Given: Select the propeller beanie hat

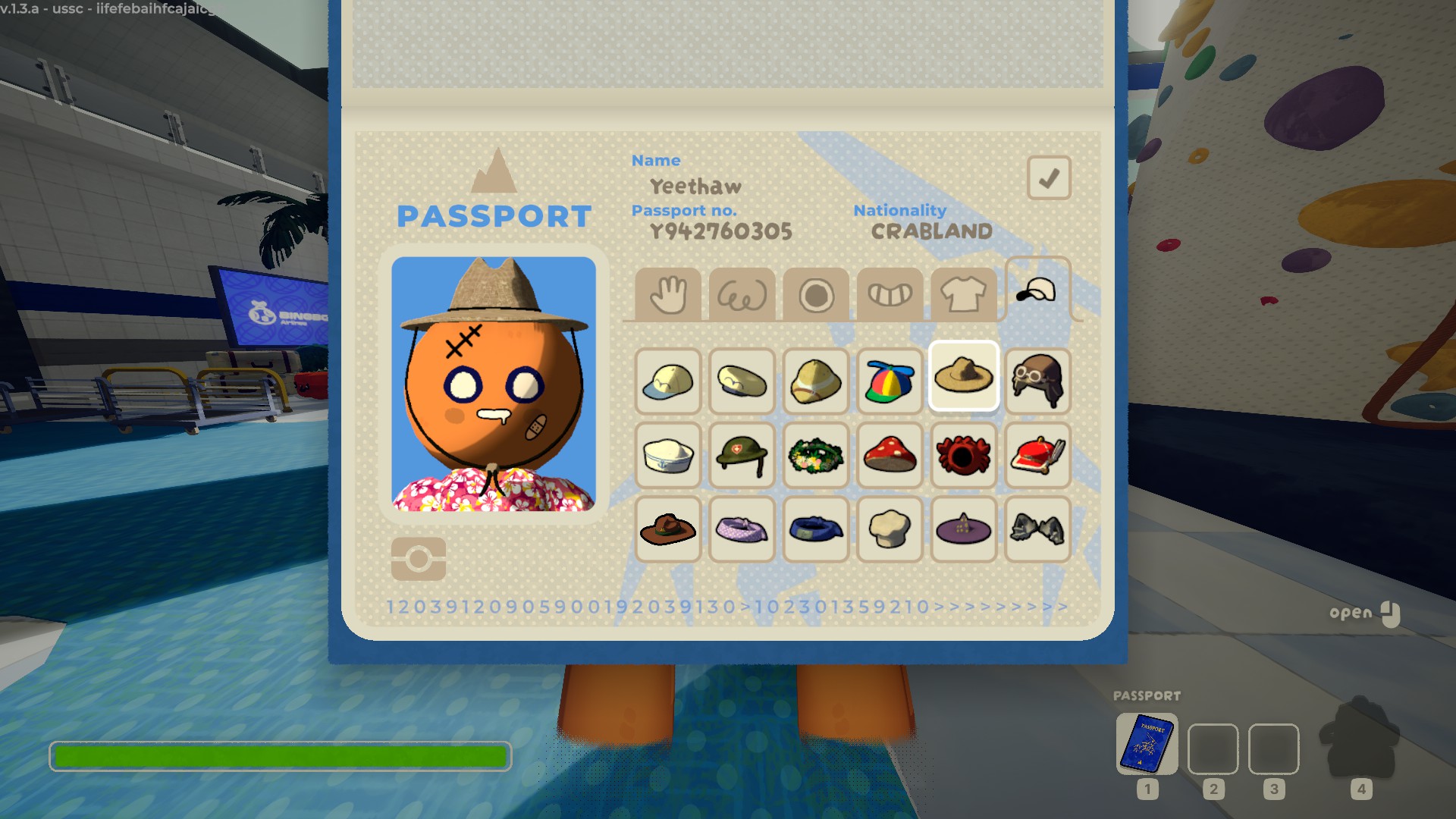Looking at the screenshot, I should click(x=890, y=383).
